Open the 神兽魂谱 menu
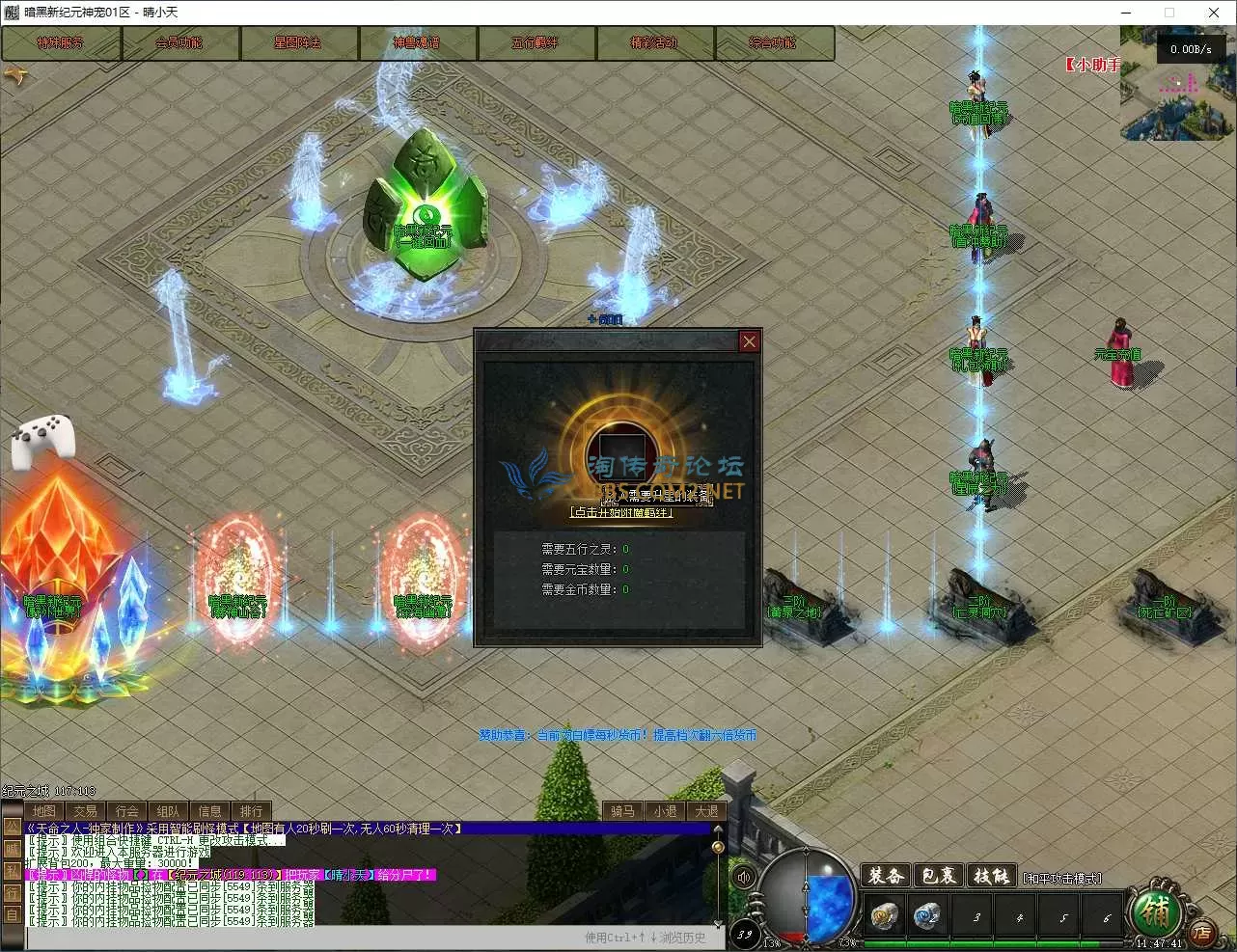 coord(417,43)
